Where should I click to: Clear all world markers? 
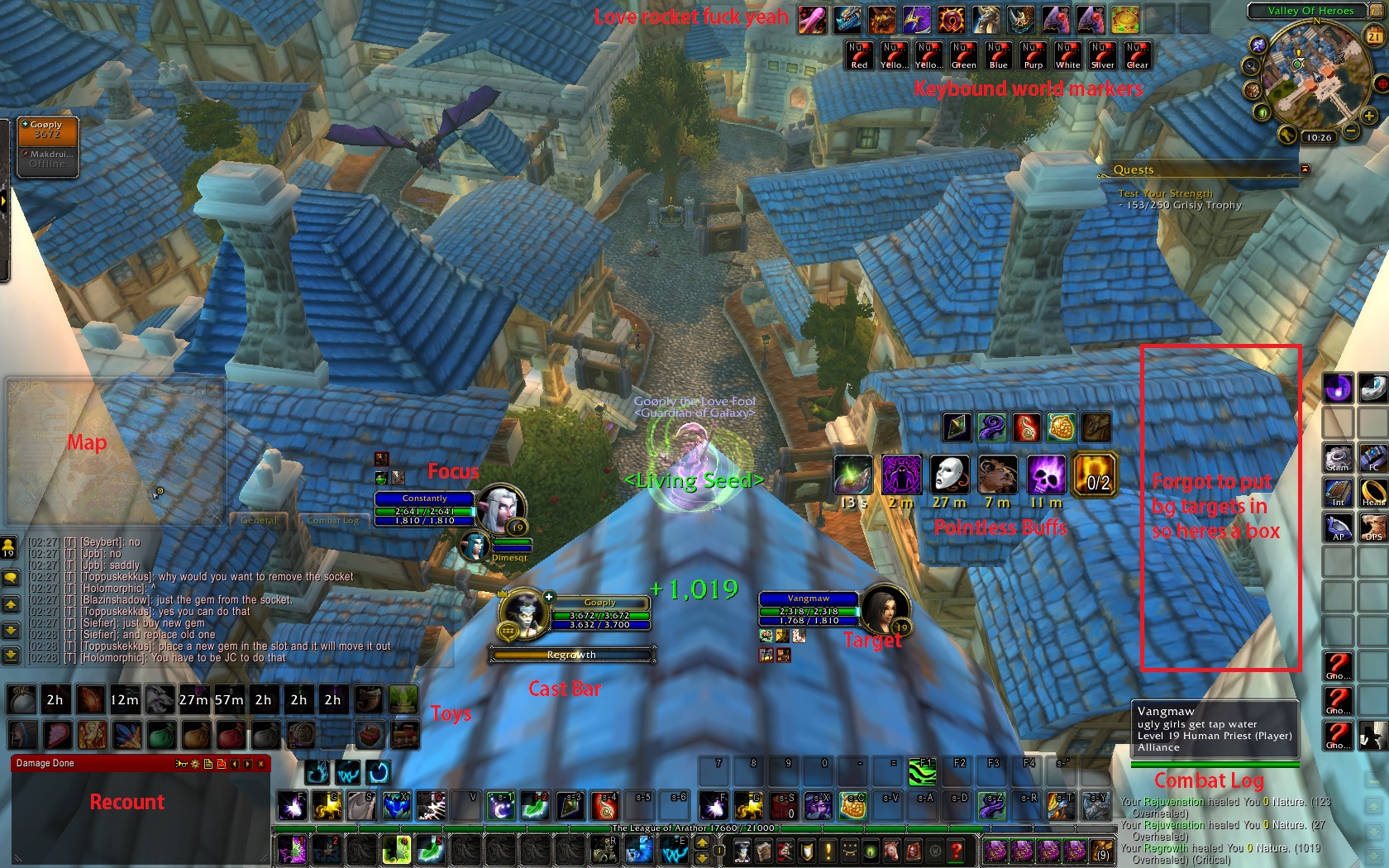coord(1137,55)
